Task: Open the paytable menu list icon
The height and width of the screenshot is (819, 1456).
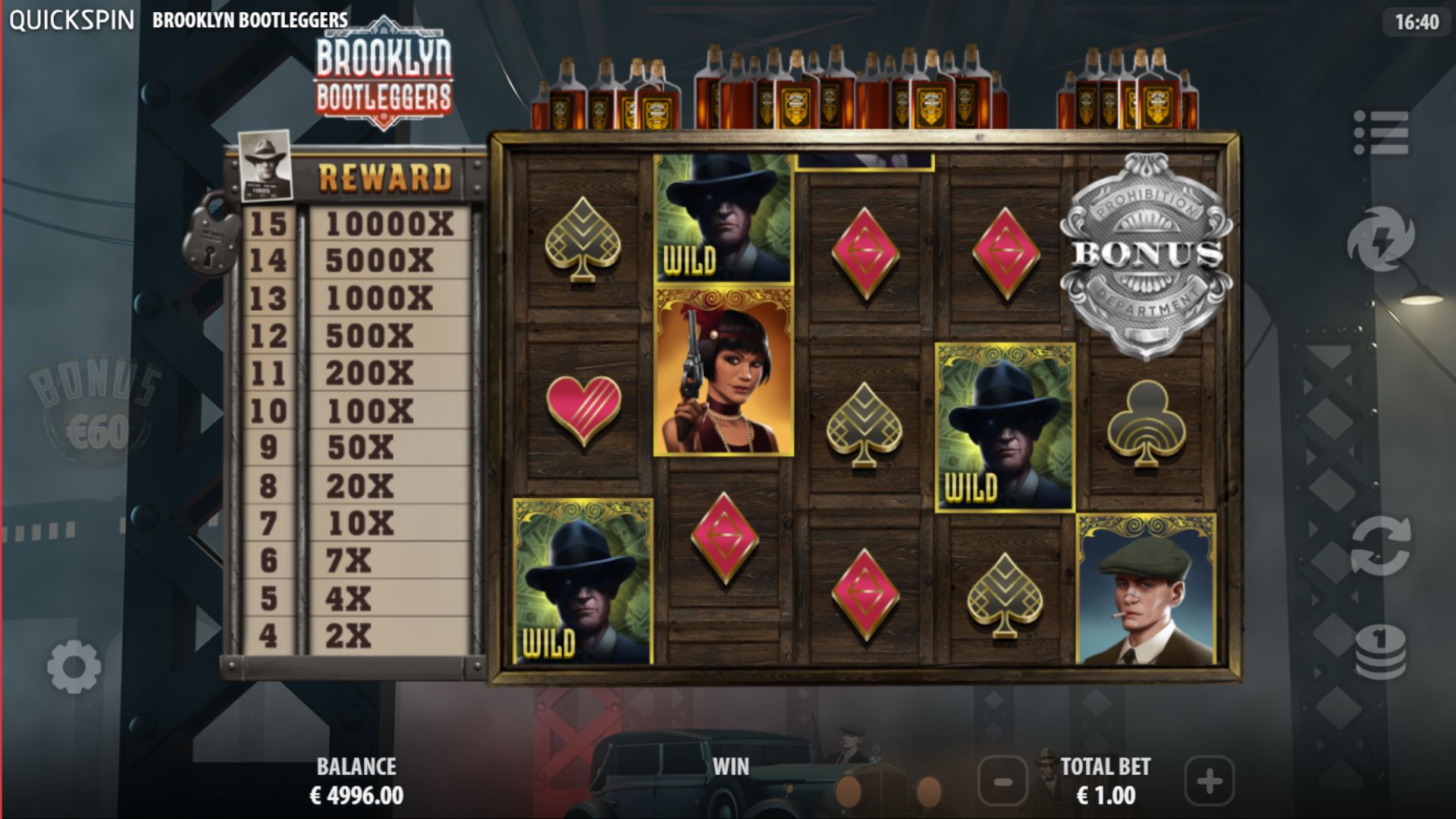Action: (1381, 133)
